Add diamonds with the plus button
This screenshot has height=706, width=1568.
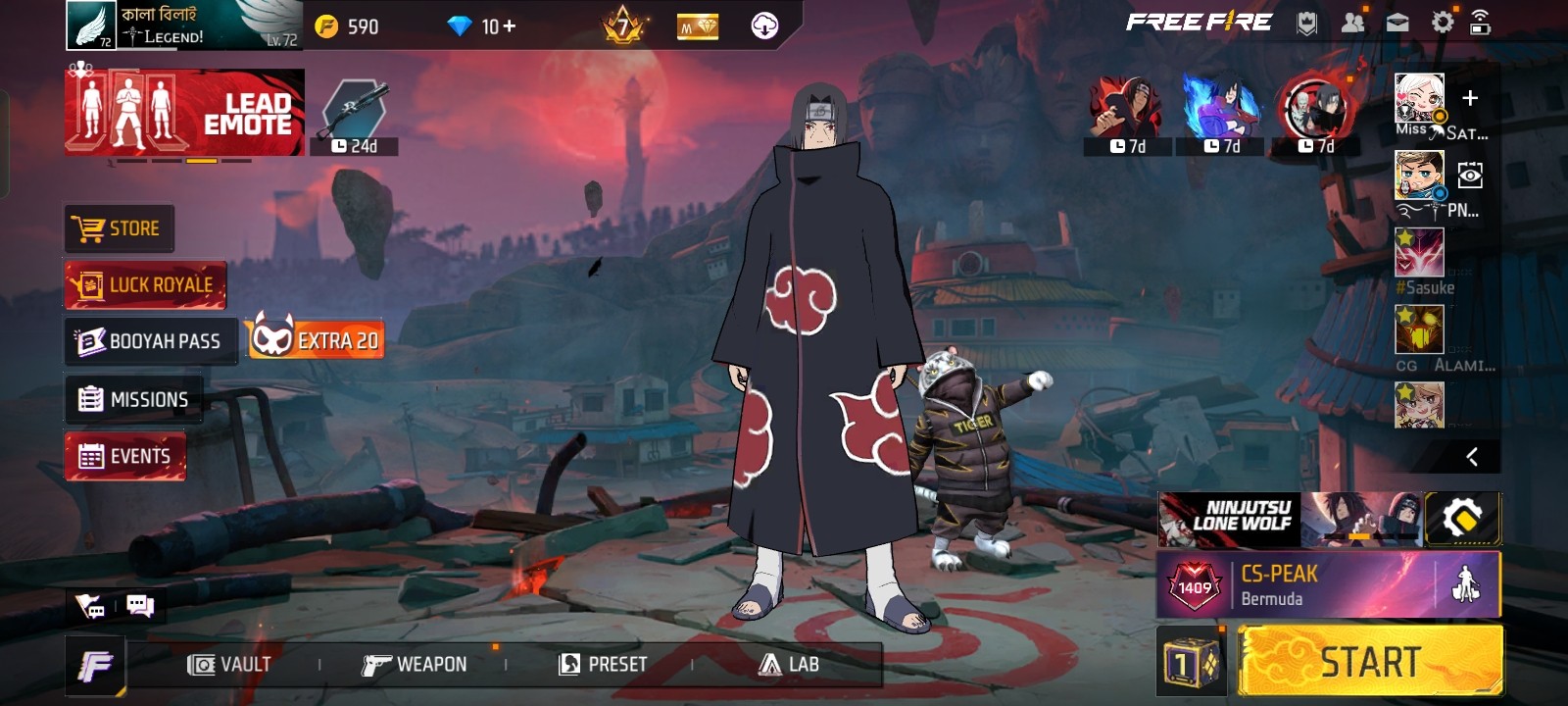point(510,26)
